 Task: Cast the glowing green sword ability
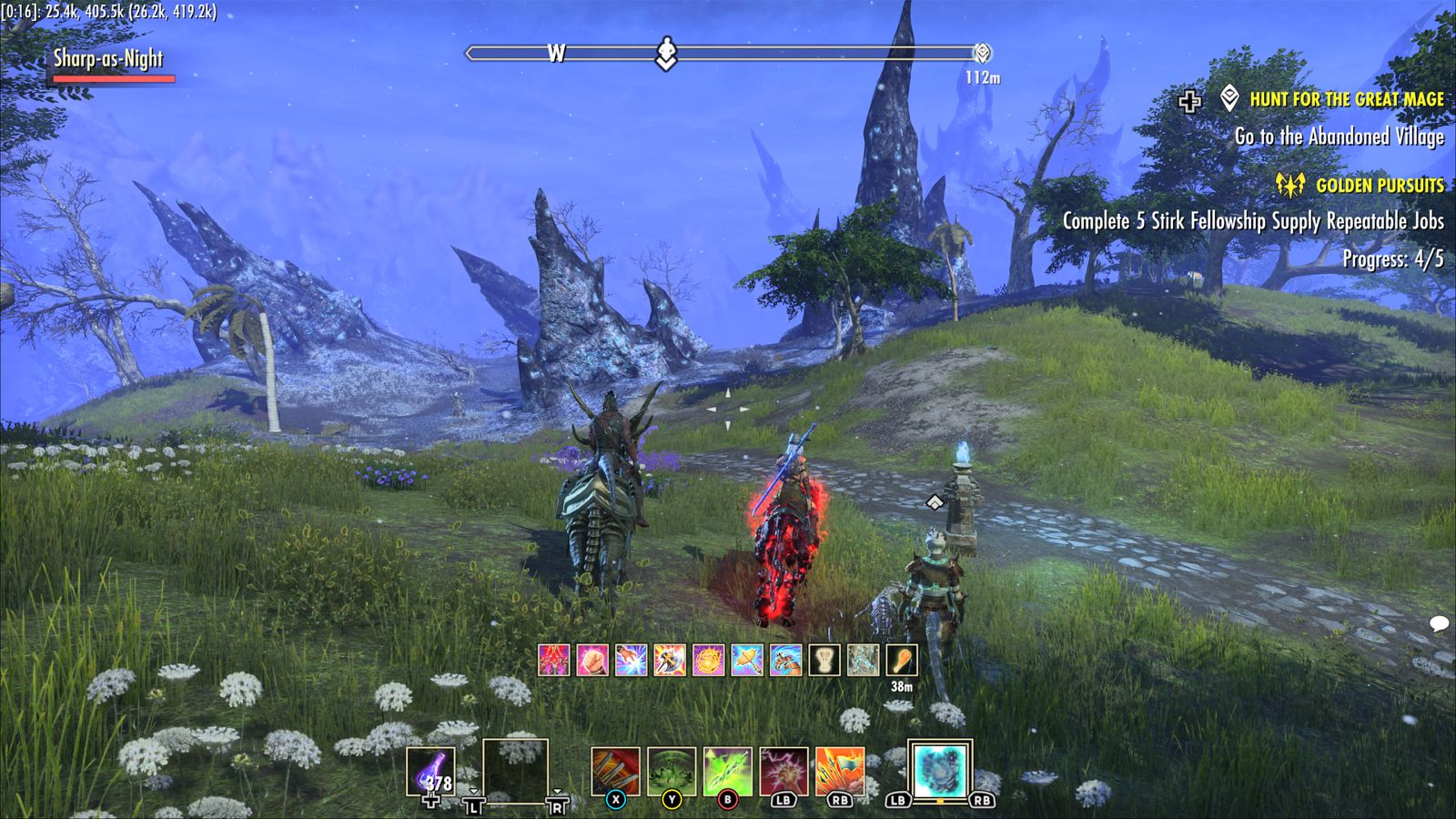click(727, 772)
